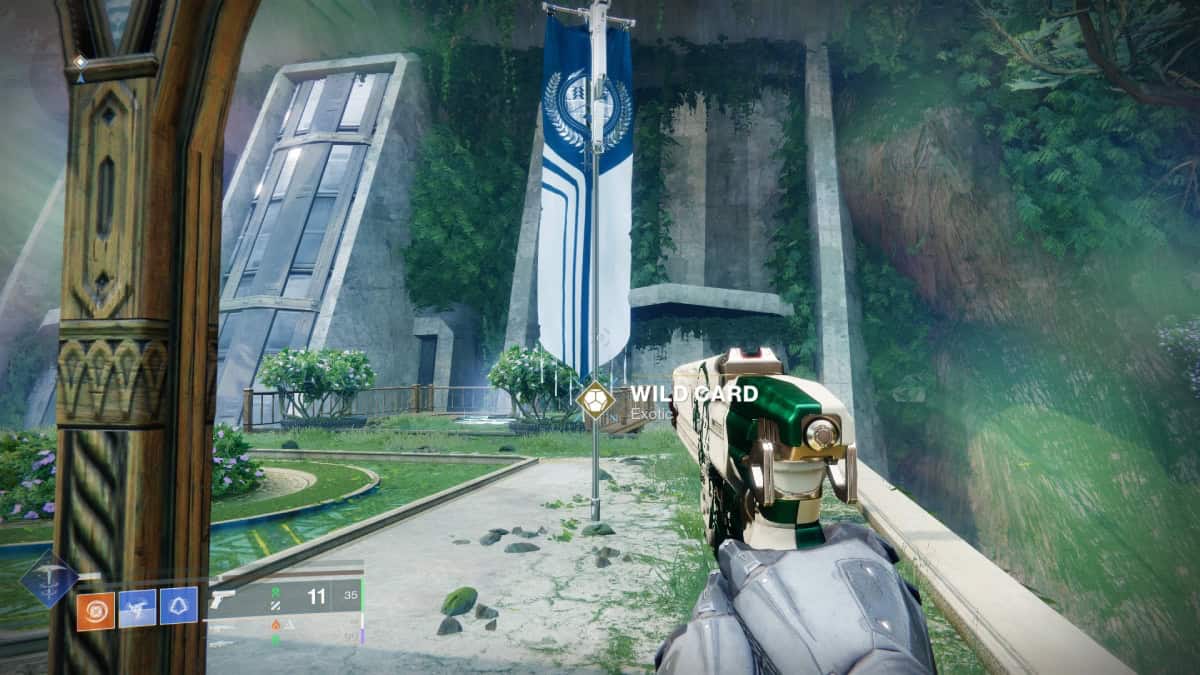This screenshot has height=675, width=1200.
Task: Click the small diamond waypoint marker
Action: click(x=79, y=61)
